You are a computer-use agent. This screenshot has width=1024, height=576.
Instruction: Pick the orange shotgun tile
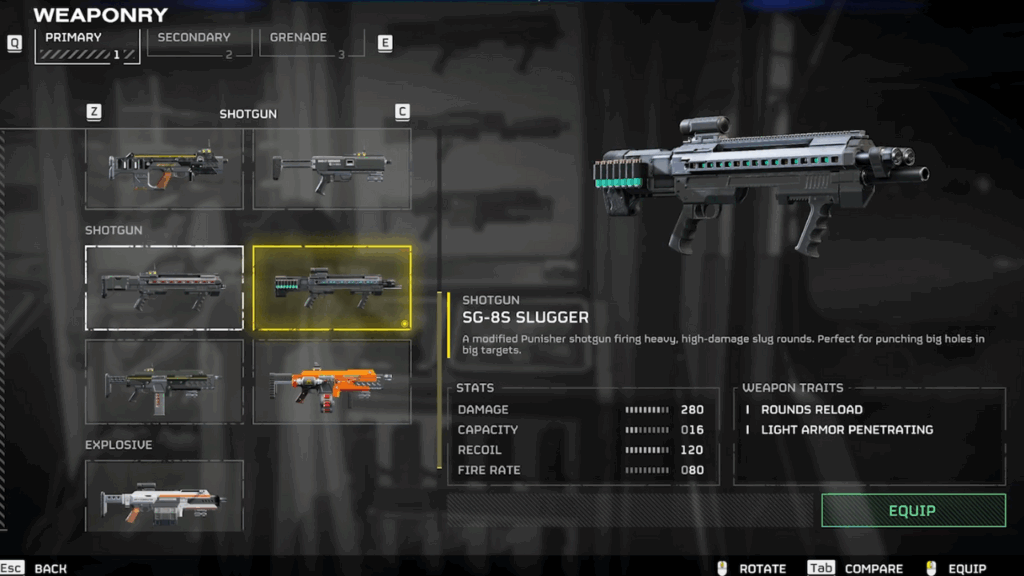332,382
